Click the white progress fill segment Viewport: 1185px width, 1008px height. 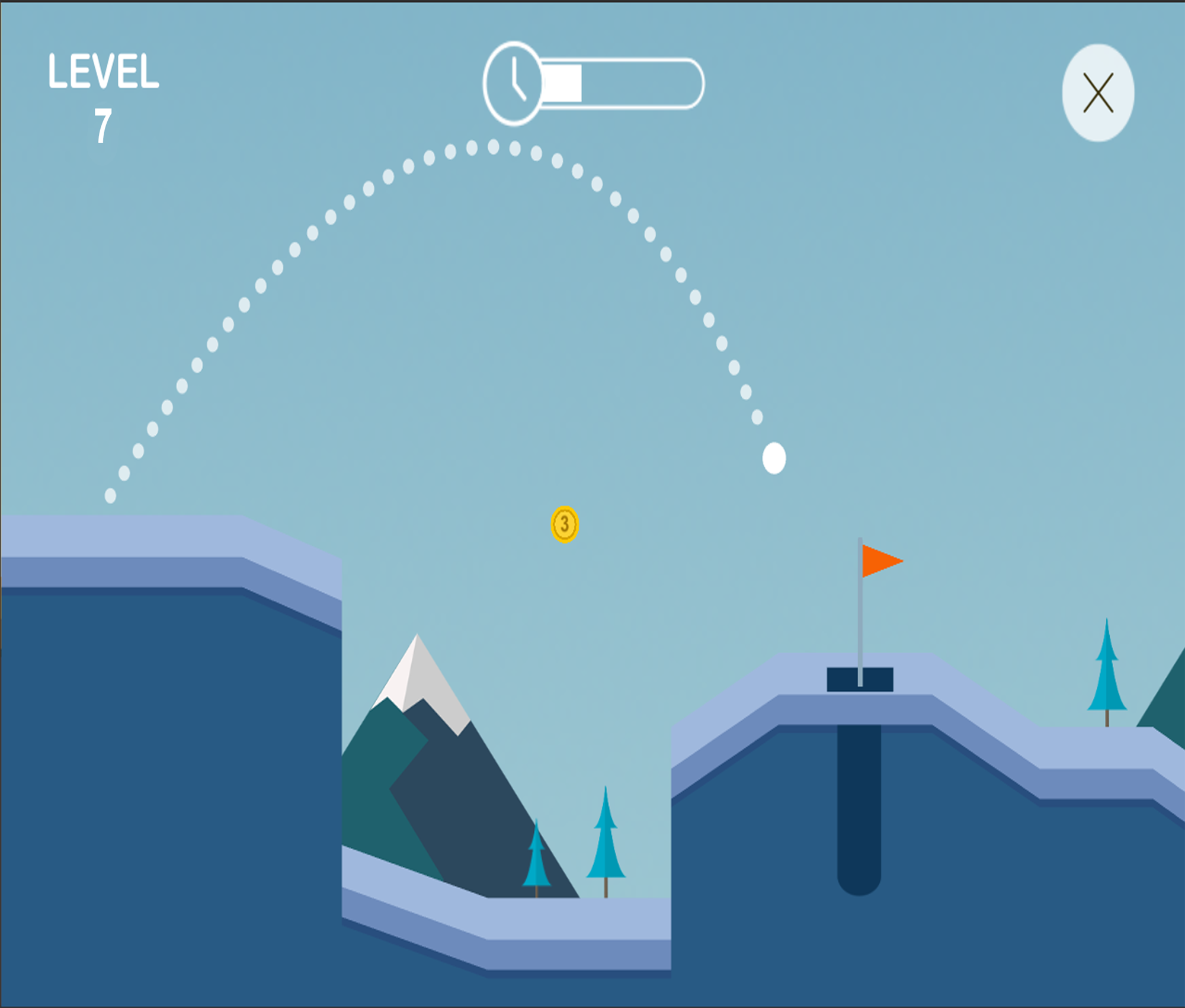pyautogui.click(x=563, y=83)
